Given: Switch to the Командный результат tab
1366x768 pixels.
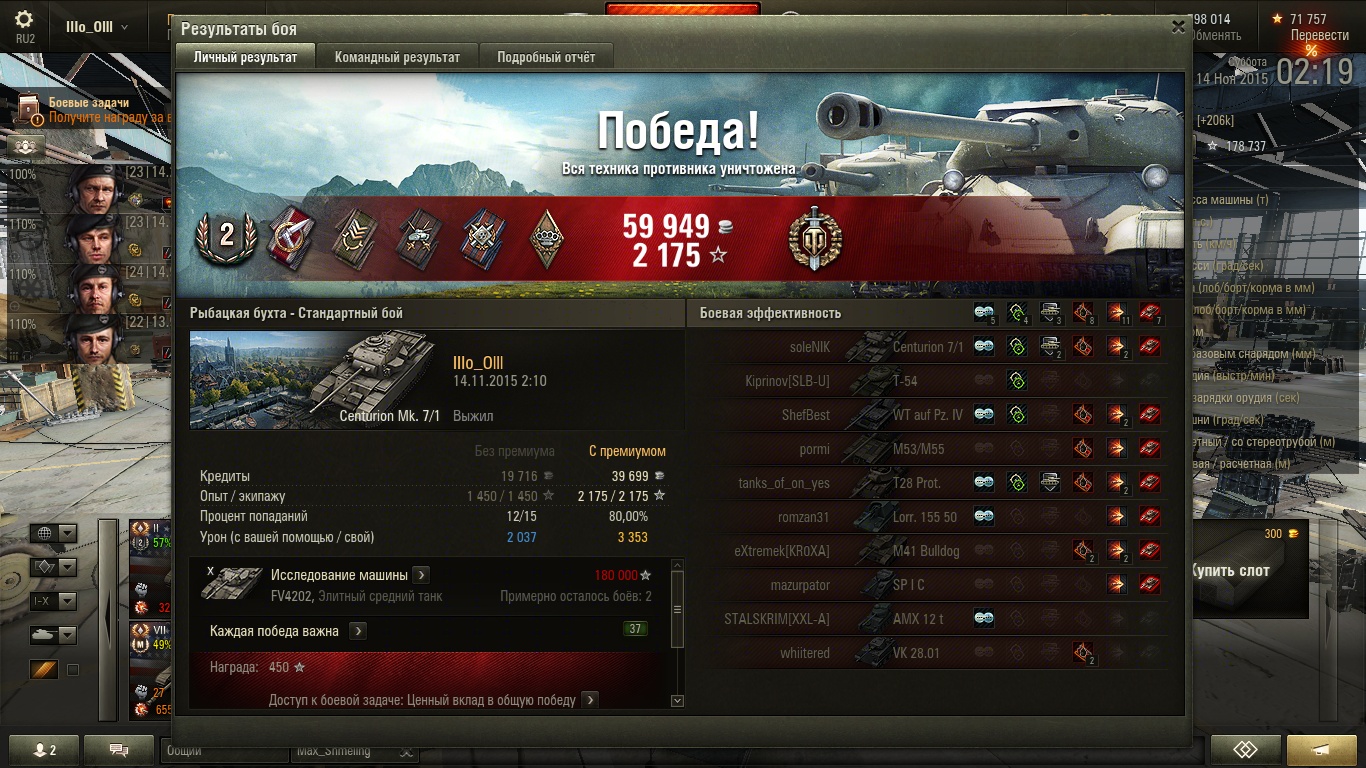Looking at the screenshot, I should pyautogui.click(x=397, y=57).
